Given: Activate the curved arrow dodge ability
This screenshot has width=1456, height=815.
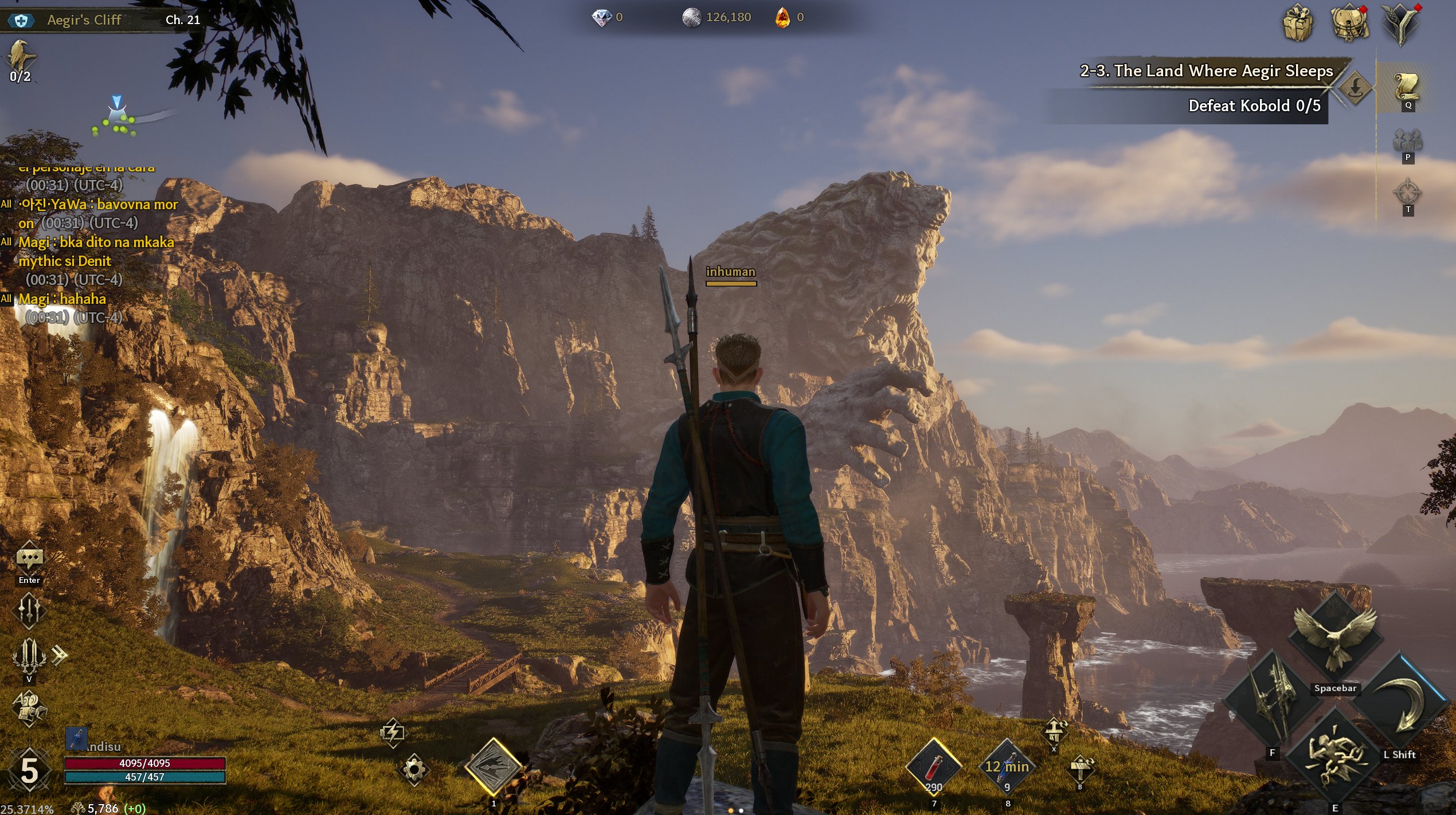Looking at the screenshot, I should pos(1403,705).
